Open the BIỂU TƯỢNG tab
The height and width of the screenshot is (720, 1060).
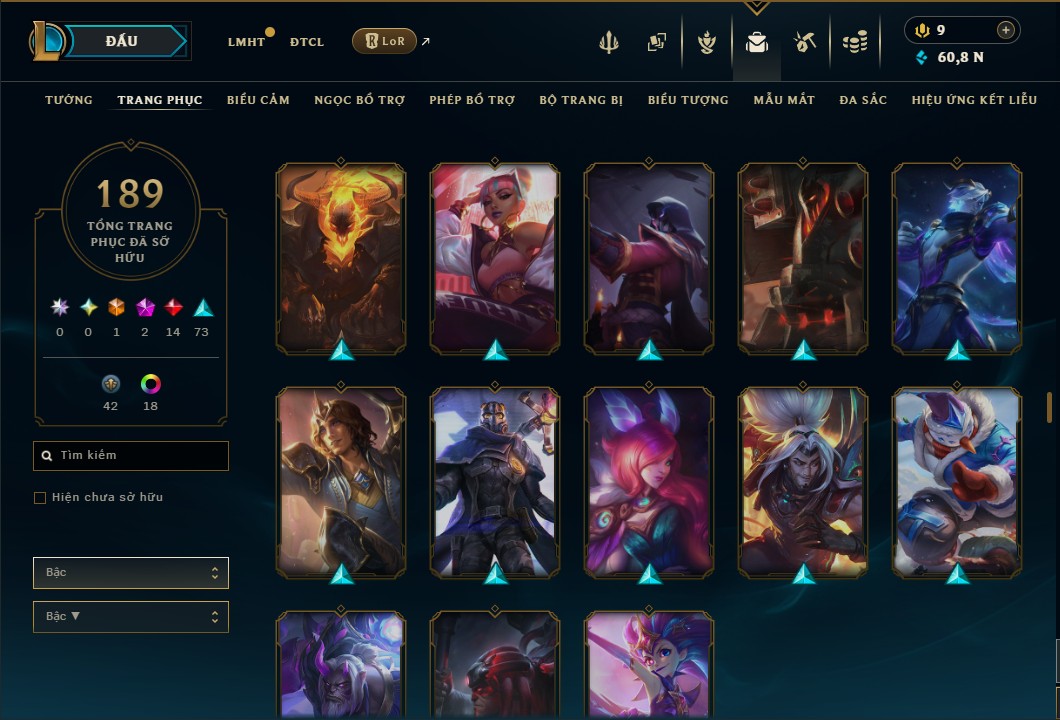pos(688,100)
